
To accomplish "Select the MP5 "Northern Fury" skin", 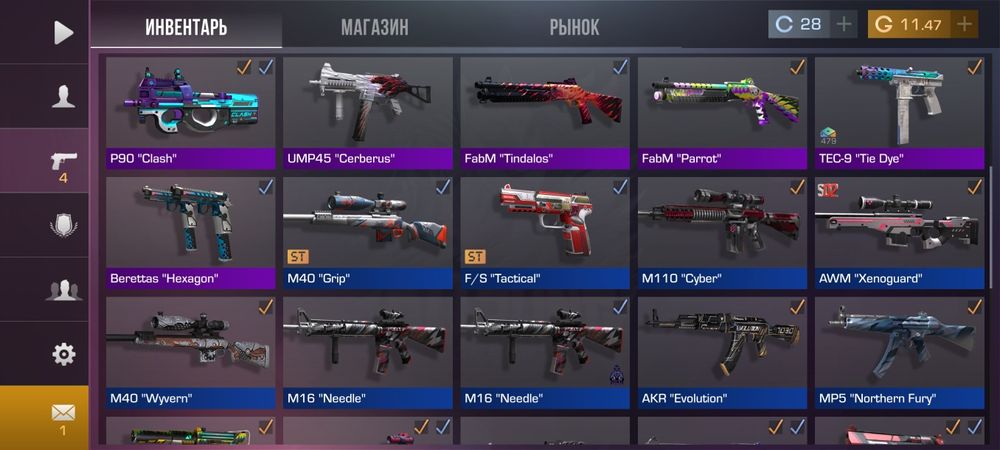I will click(x=899, y=352).
